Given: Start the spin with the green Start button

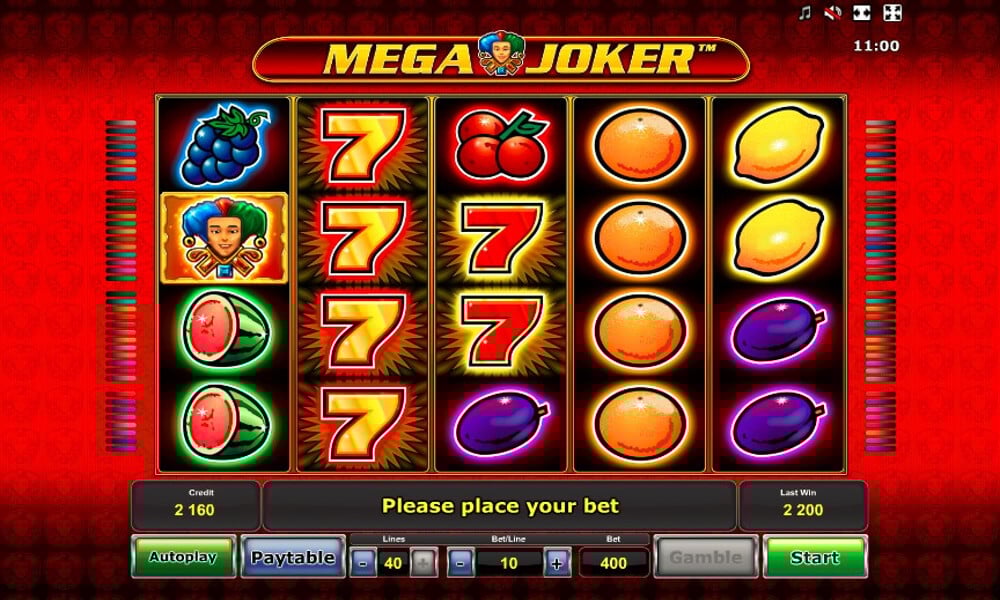Looking at the screenshot, I should [814, 557].
